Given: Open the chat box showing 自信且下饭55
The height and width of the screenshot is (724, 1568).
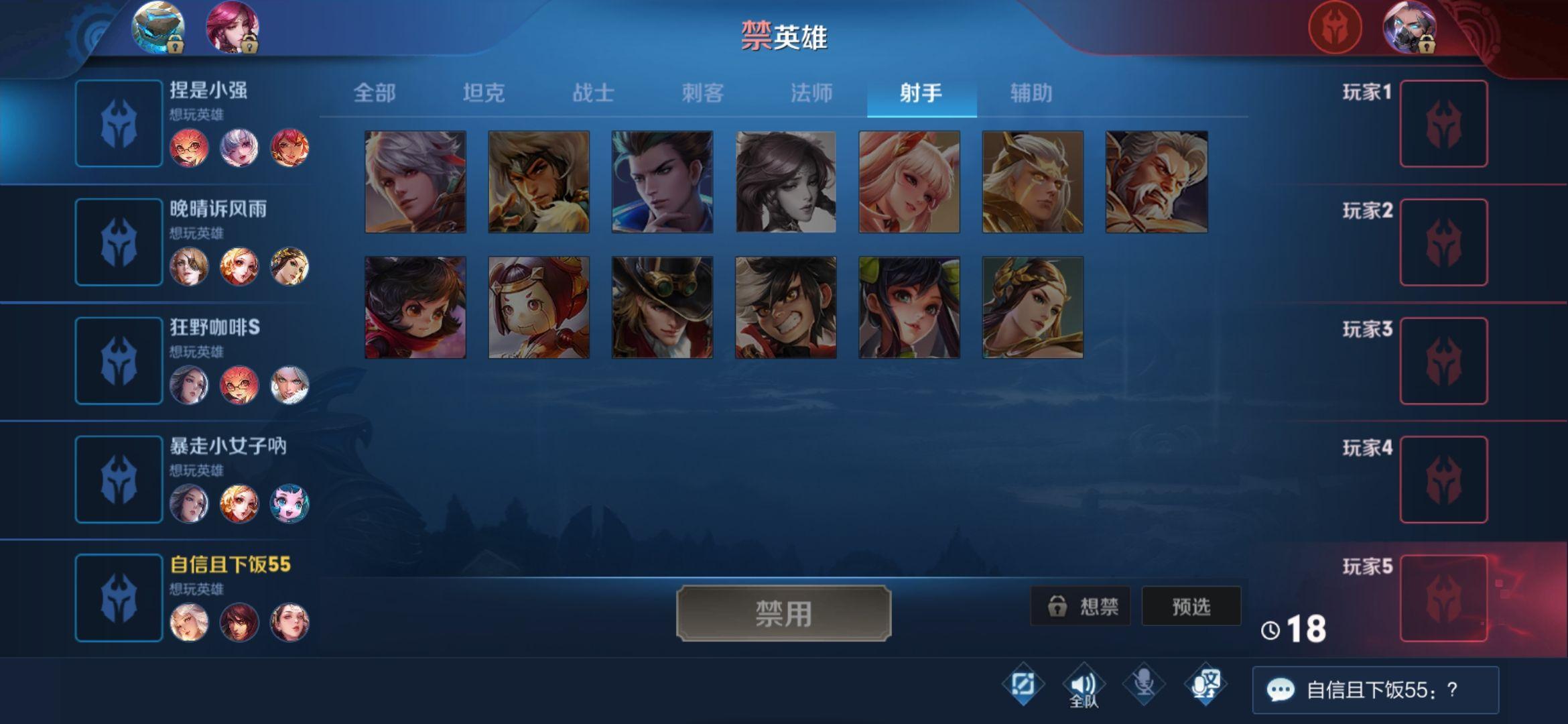Looking at the screenshot, I should click(1375, 690).
